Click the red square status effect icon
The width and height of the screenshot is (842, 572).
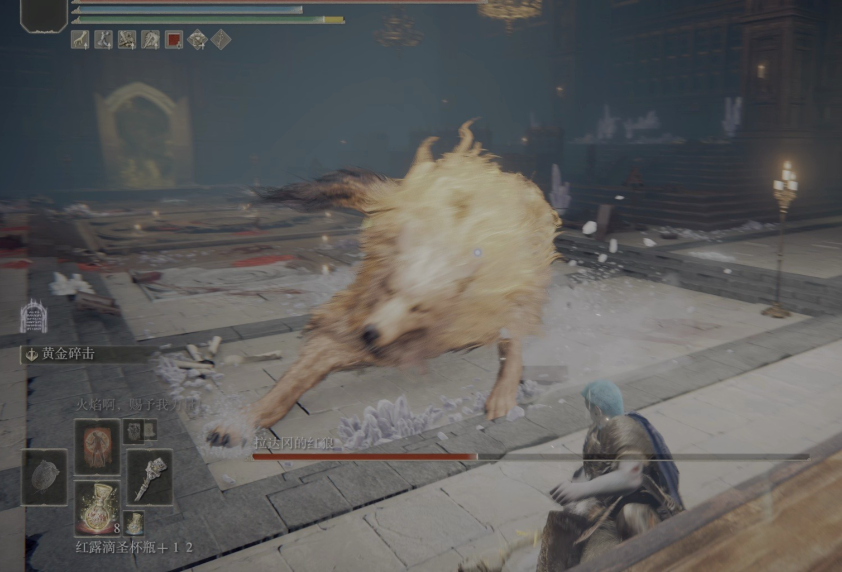click(x=174, y=40)
